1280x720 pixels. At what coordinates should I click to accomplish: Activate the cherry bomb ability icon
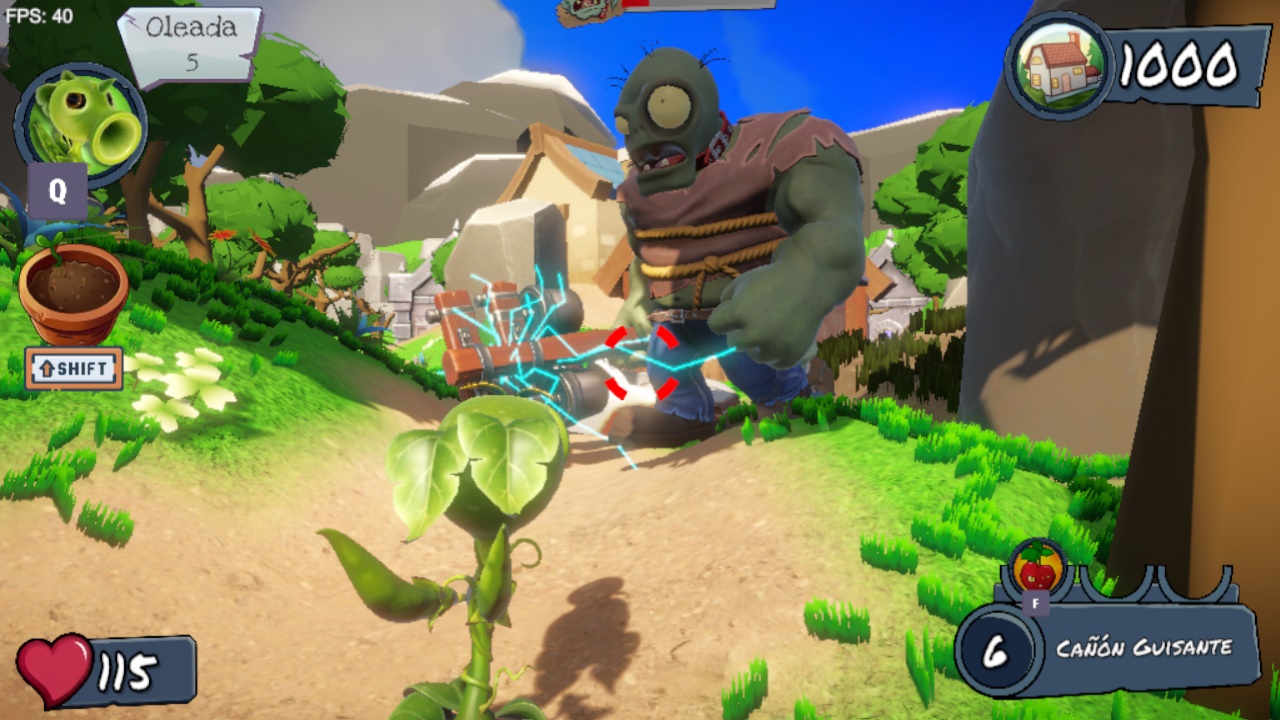pyautogui.click(x=1037, y=567)
